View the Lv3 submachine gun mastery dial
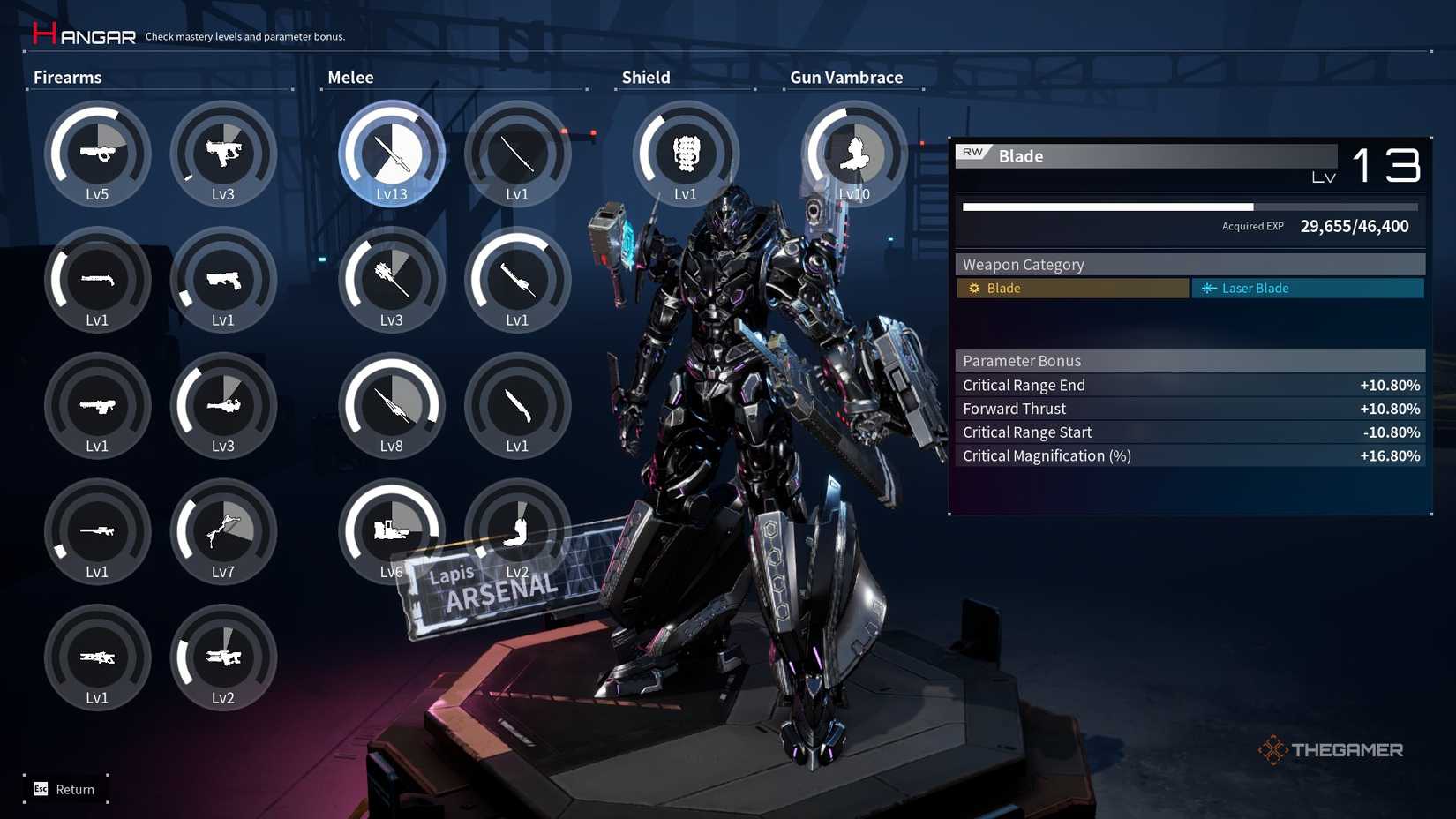The width and height of the screenshot is (1456, 819). (x=224, y=154)
